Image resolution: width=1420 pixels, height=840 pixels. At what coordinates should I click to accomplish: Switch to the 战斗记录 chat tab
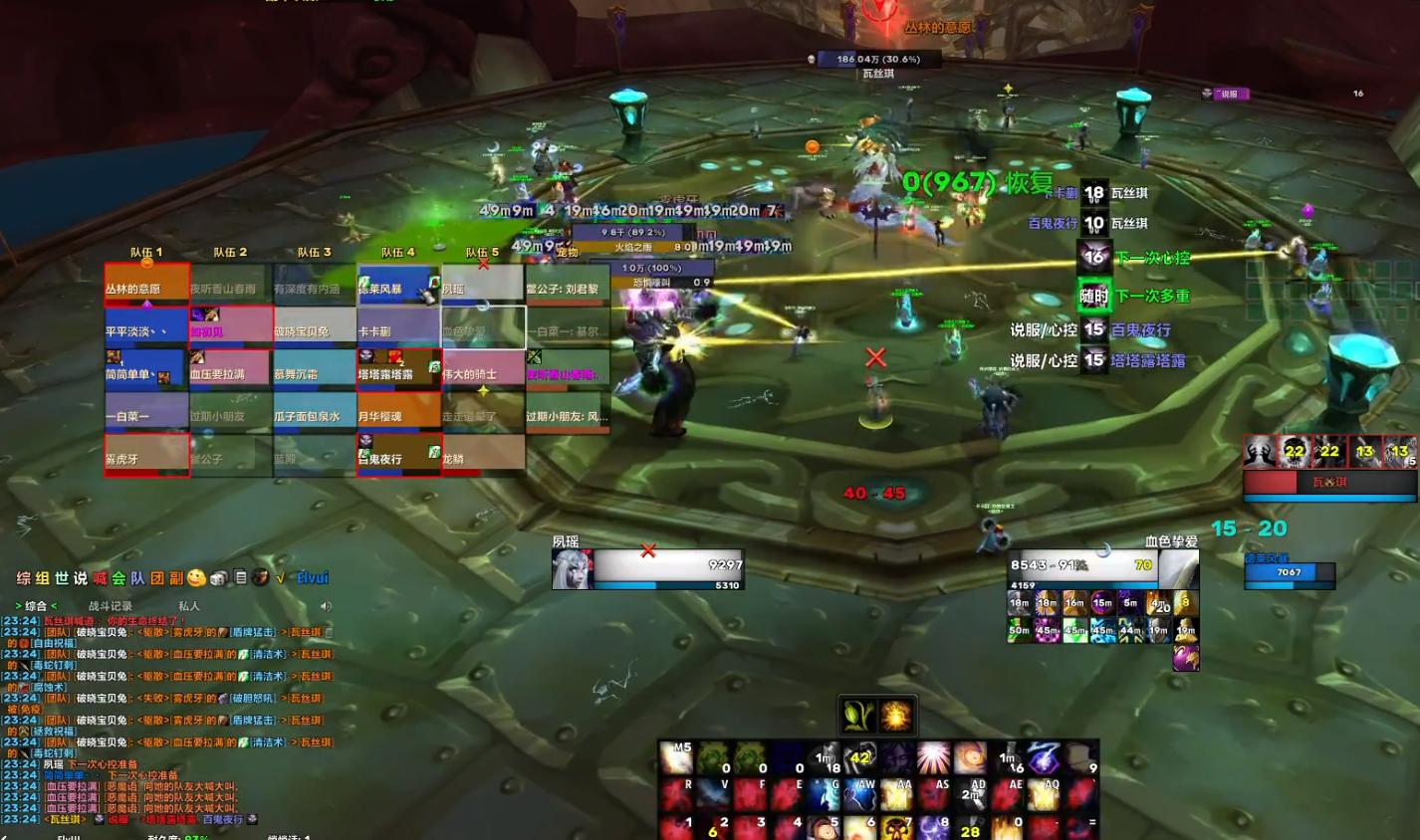click(x=110, y=605)
